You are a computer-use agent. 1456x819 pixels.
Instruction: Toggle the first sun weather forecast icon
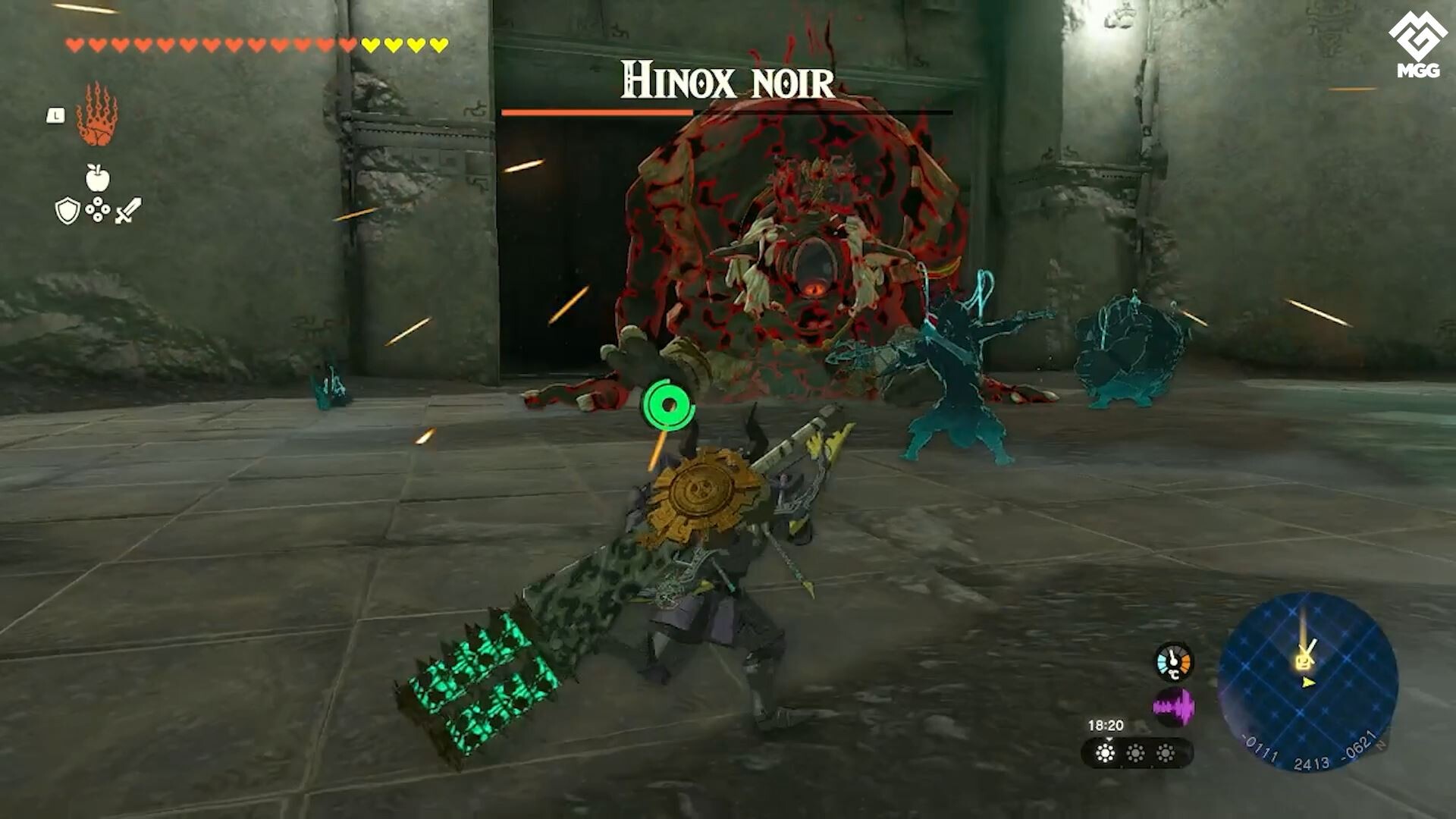tap(1105, 753)
